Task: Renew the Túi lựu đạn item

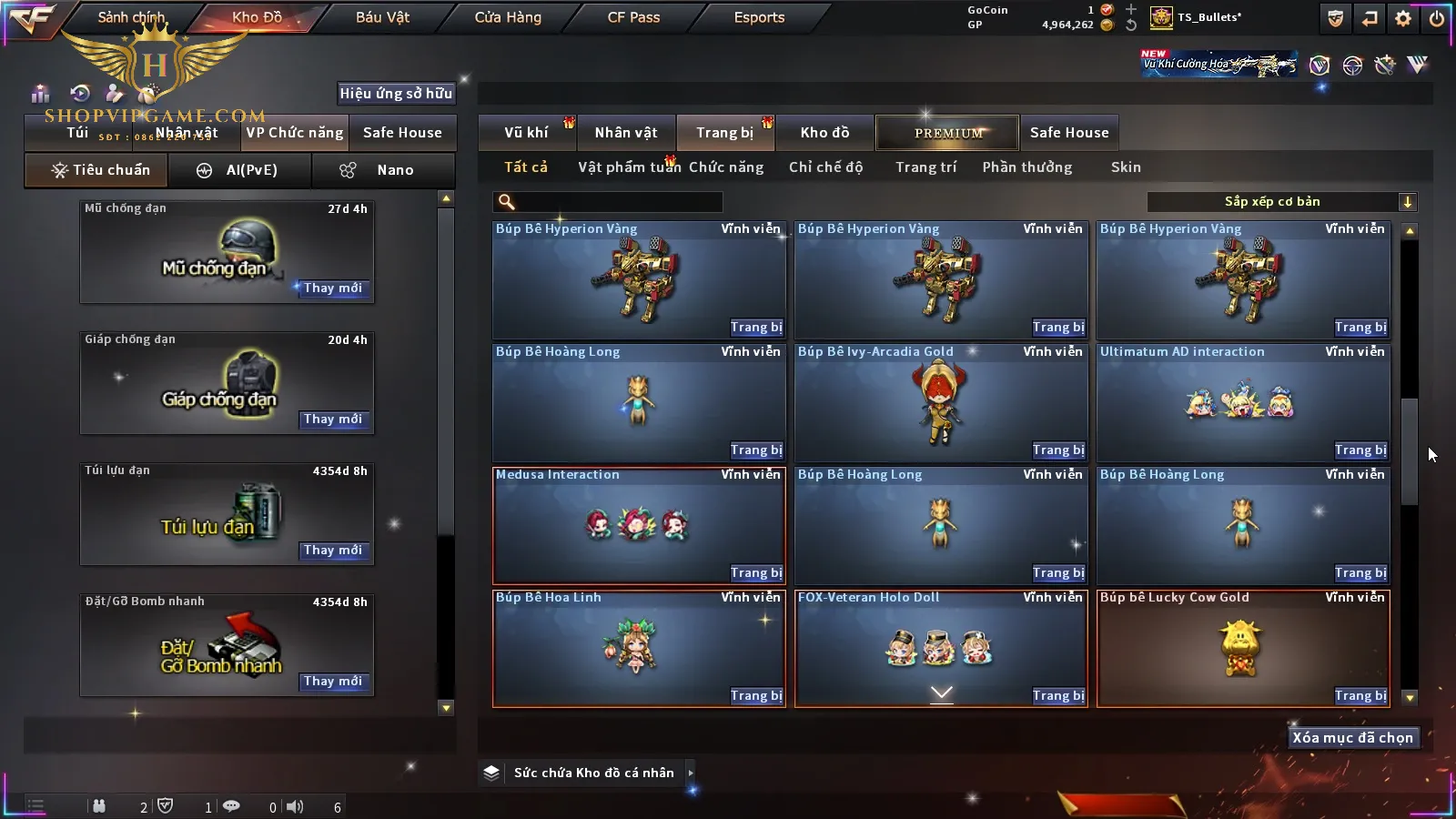Action: click(333, 551)
